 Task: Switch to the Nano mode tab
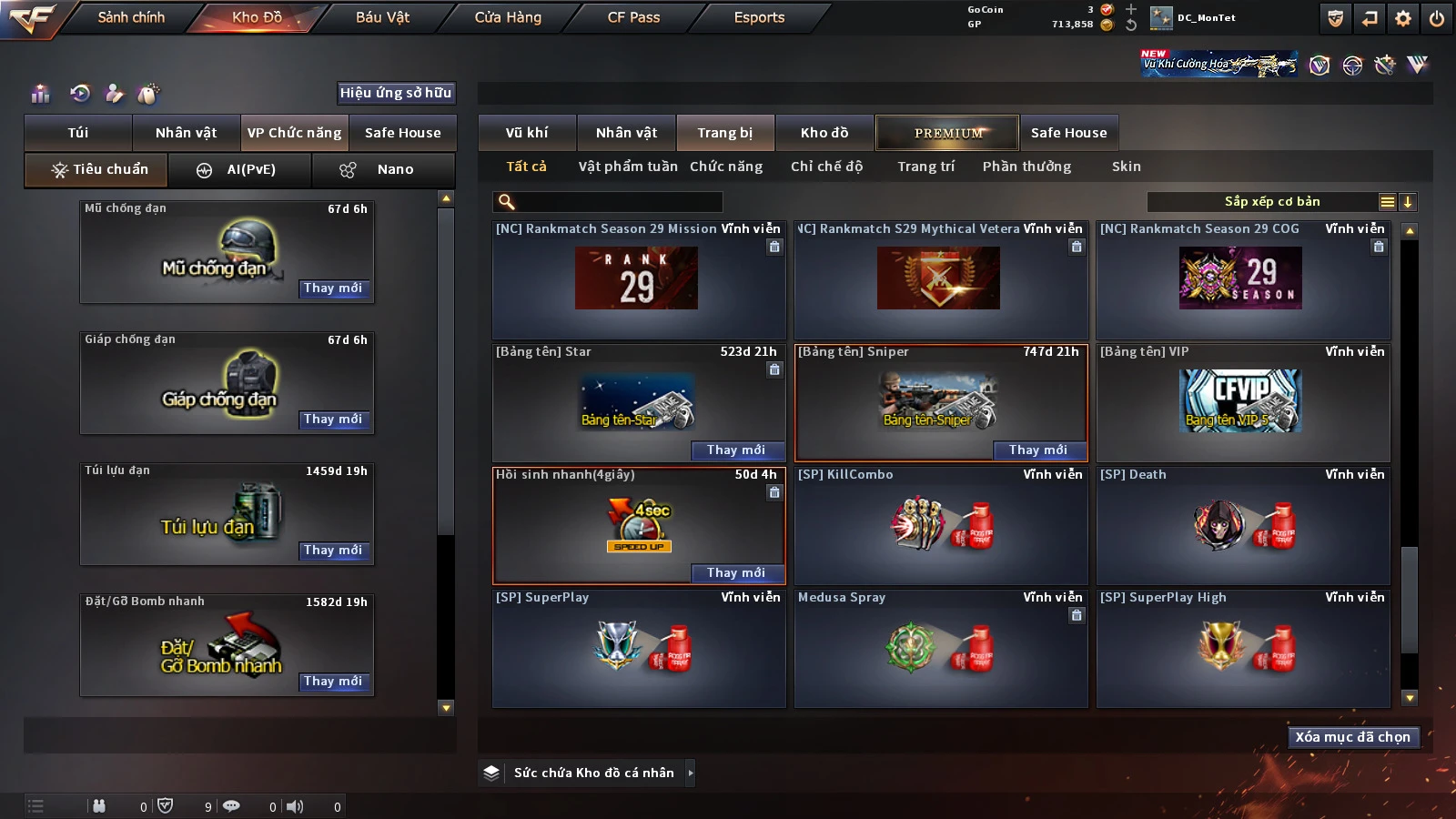384,170
